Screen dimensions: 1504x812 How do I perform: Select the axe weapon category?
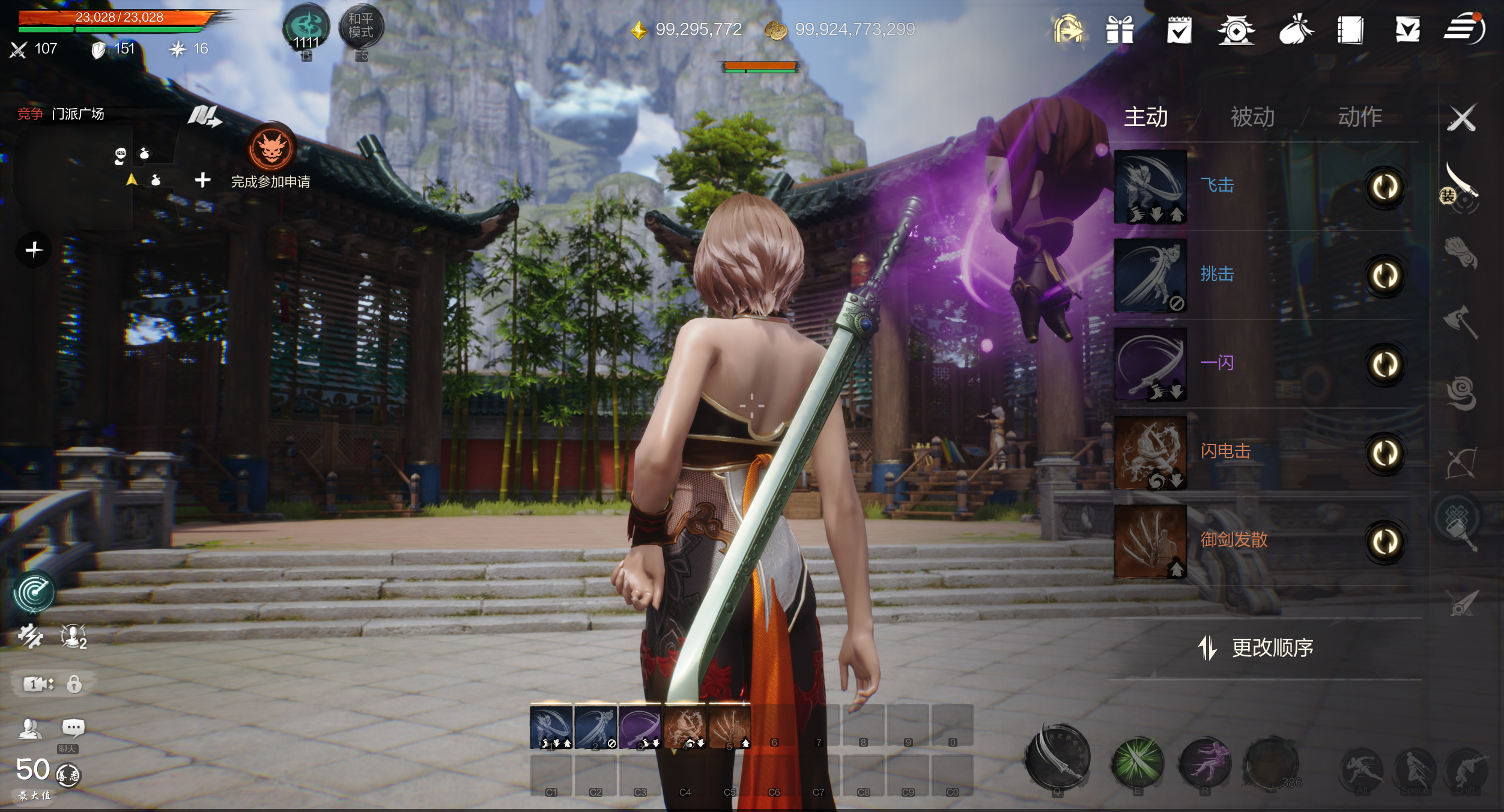pyautogui.click(x=1460, y=321)
